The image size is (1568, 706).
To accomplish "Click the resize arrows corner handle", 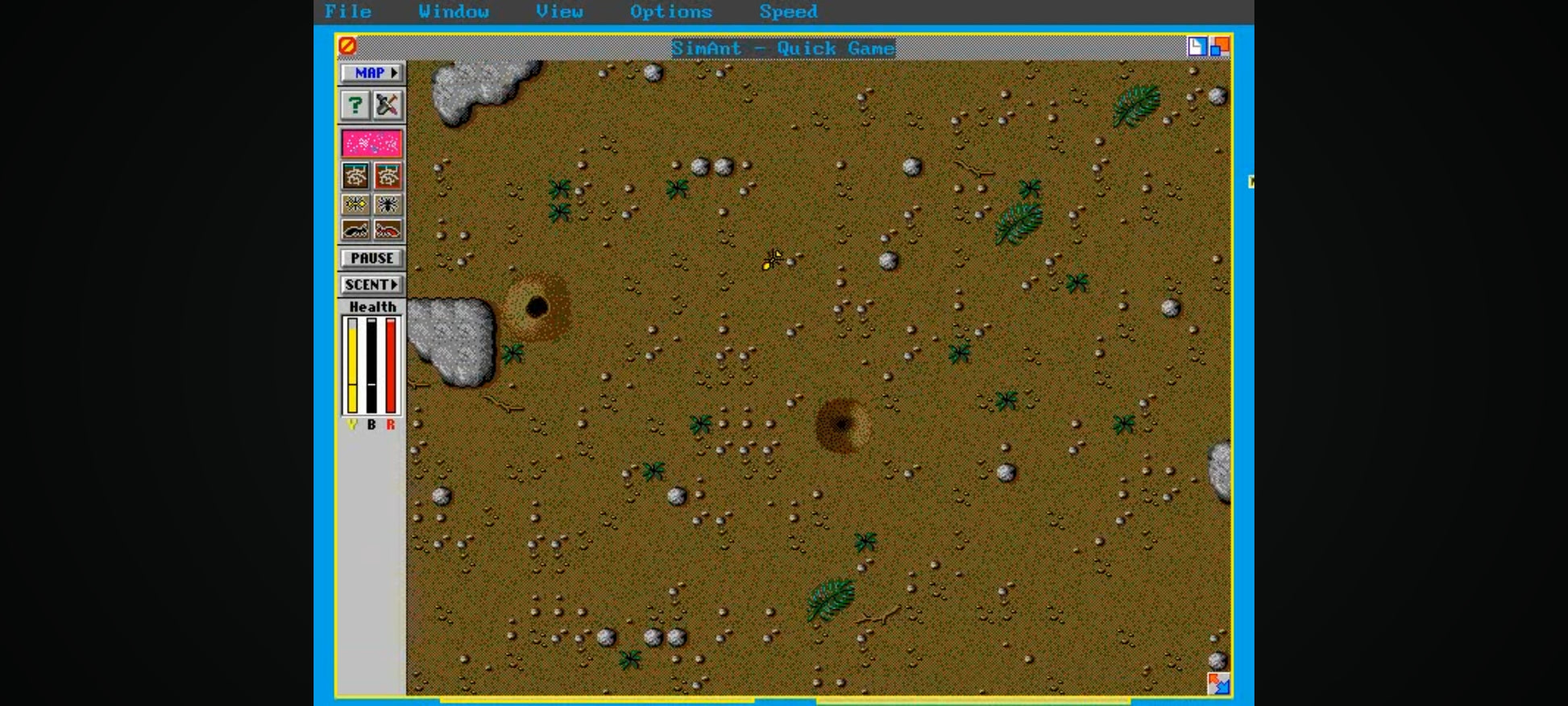I will [1218, 683].
